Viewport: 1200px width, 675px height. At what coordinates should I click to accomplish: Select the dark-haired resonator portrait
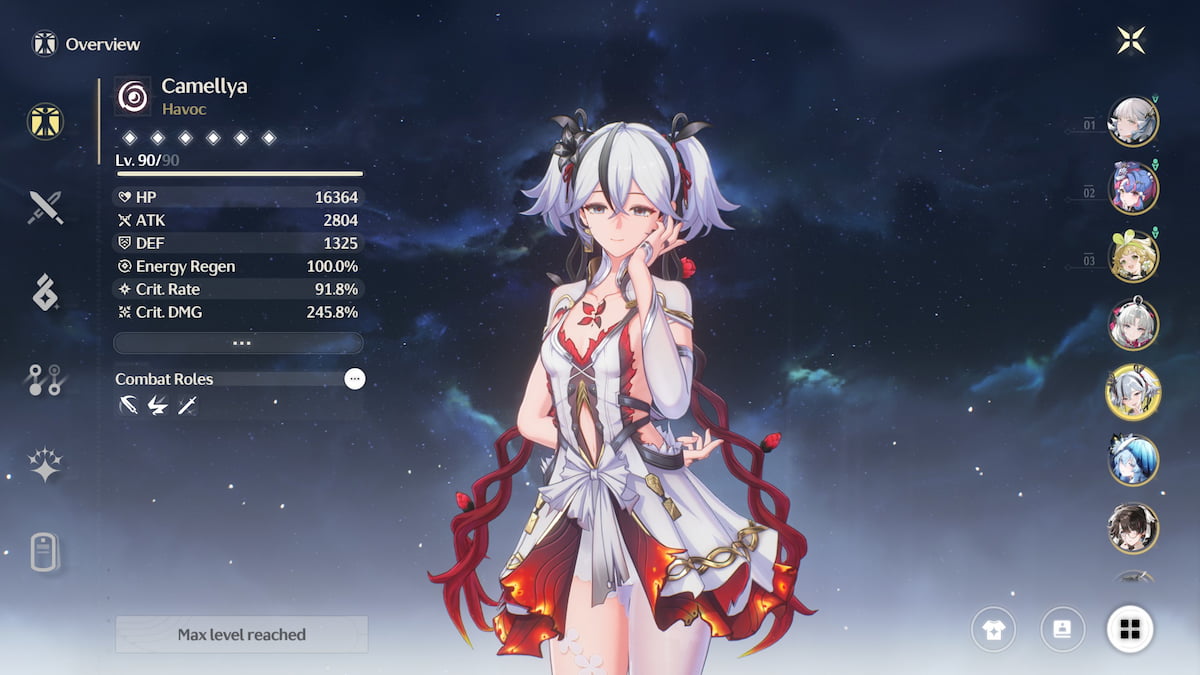(x=1133, y=528)
